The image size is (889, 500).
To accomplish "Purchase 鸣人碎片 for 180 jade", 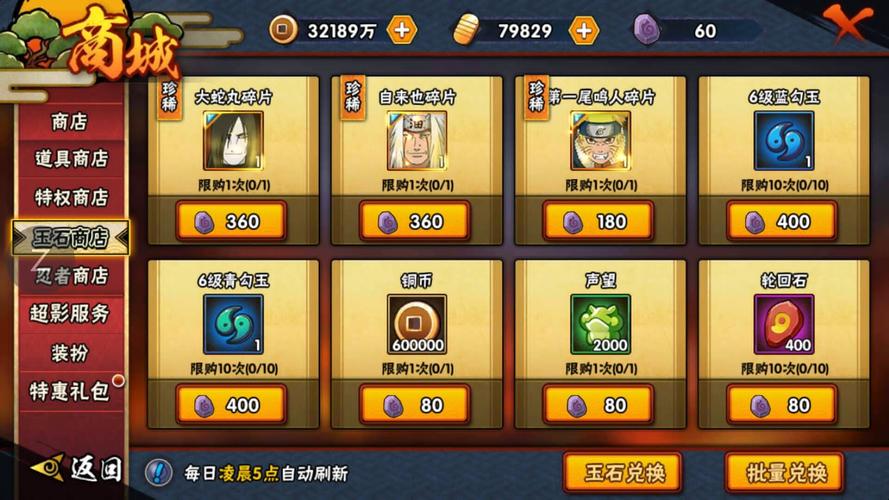I will 599,222.
